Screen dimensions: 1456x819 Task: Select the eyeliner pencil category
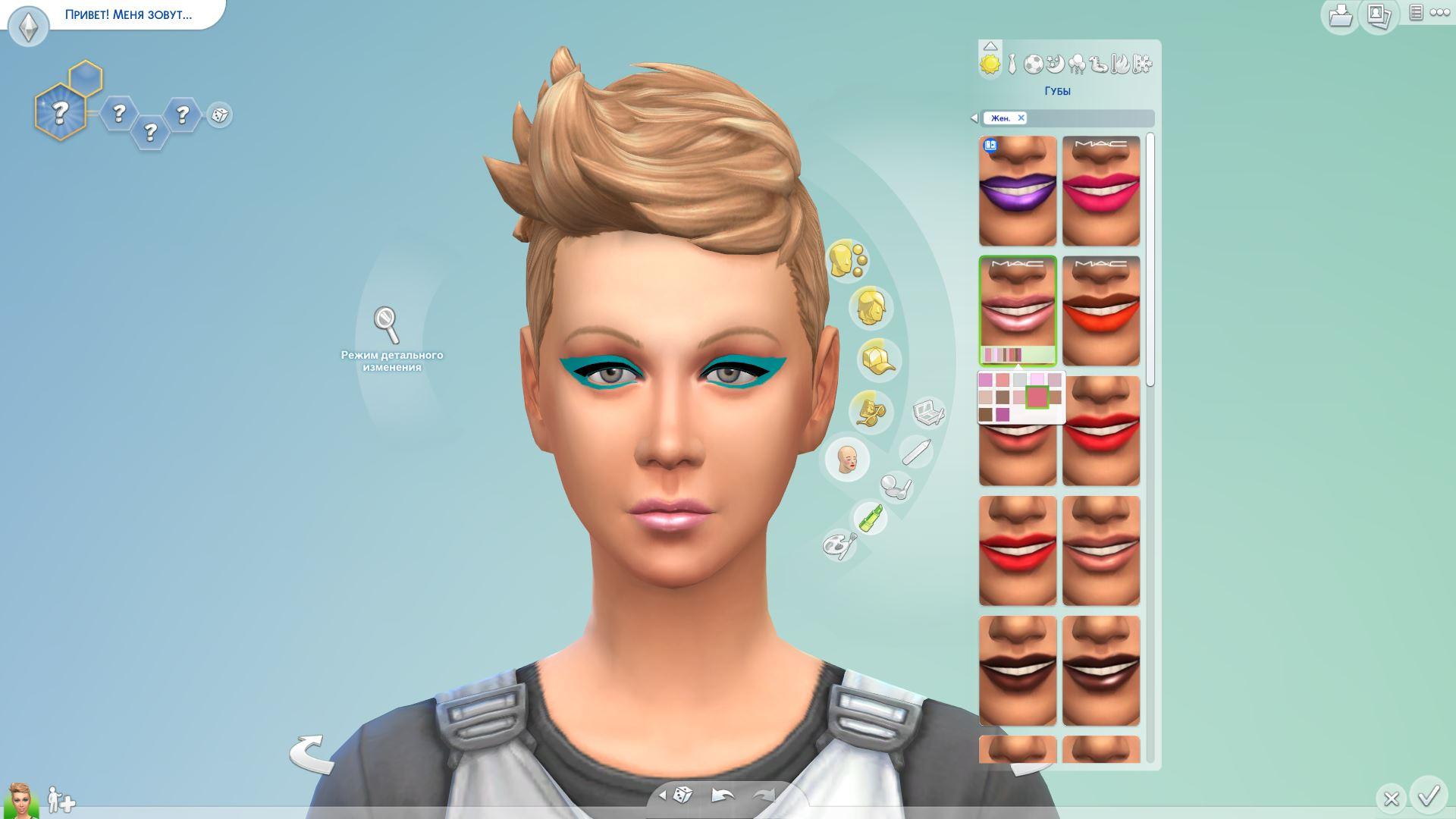pos(915,452)
